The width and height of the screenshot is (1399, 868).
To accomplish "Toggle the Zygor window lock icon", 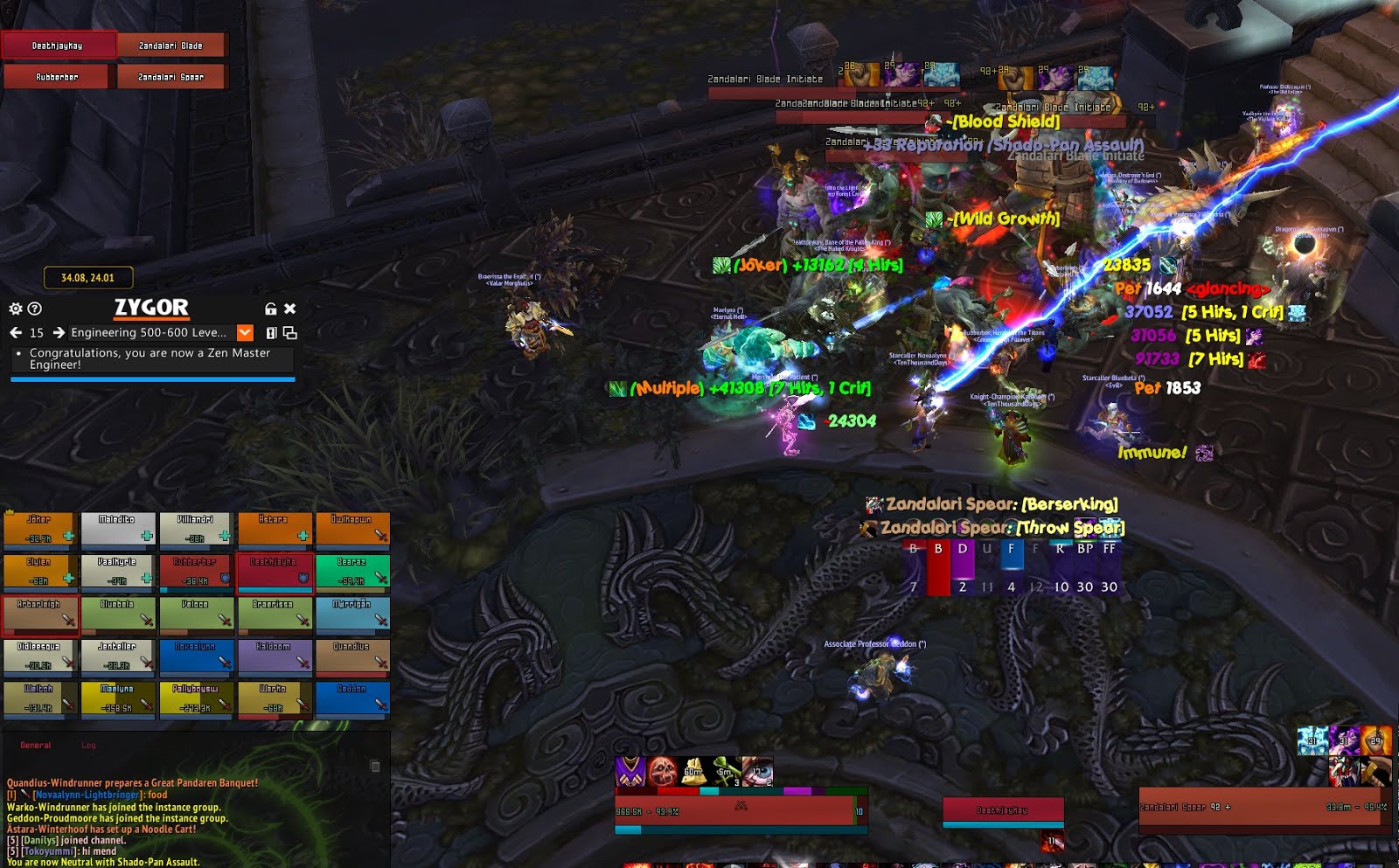I will pos(271,309).
